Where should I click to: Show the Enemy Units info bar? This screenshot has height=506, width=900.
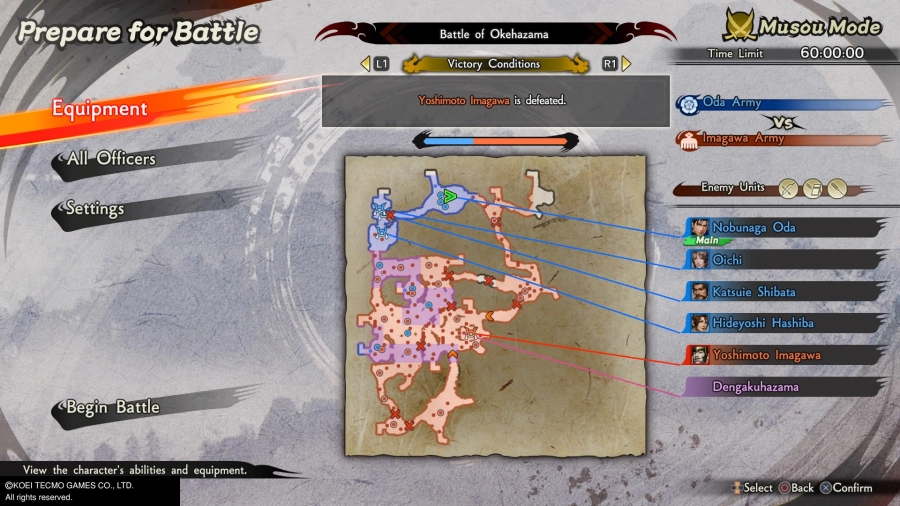(x=762, y=187)
